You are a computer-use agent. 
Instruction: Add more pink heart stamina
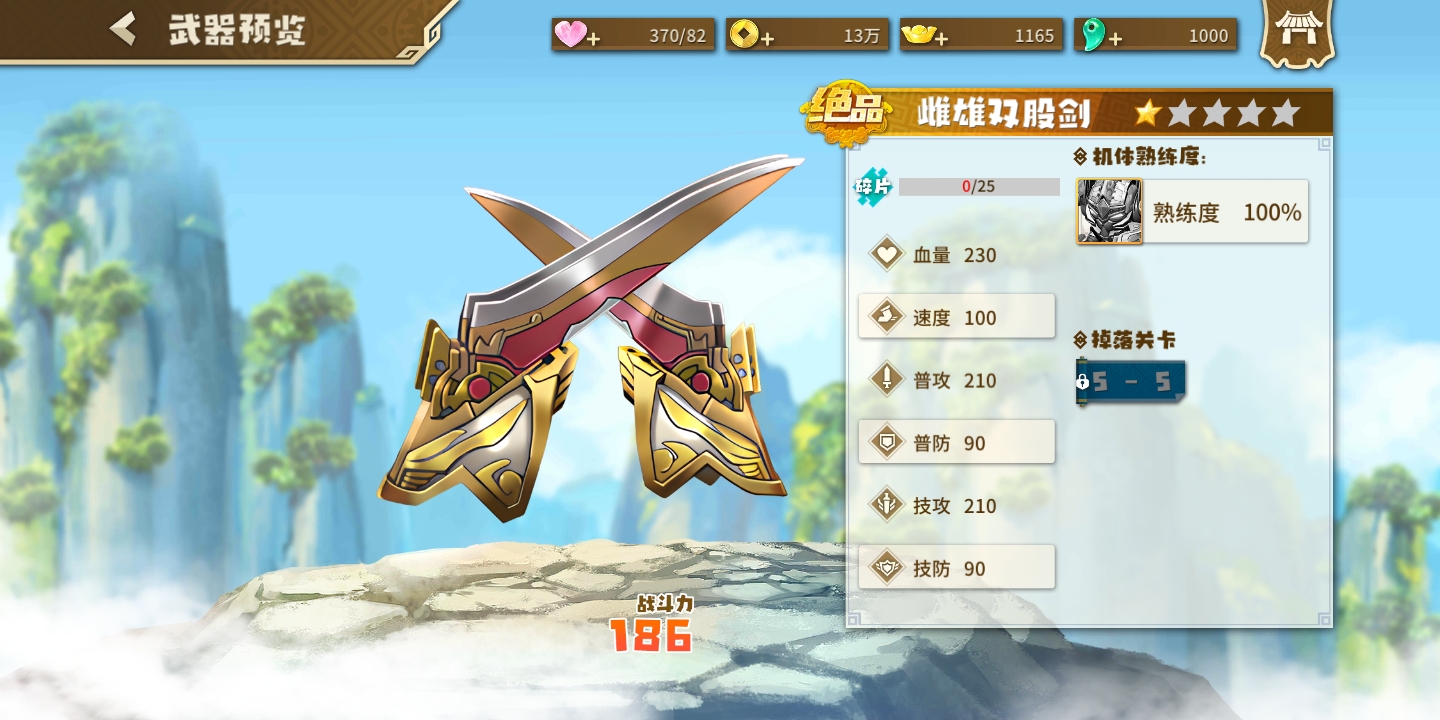(593, 38)
